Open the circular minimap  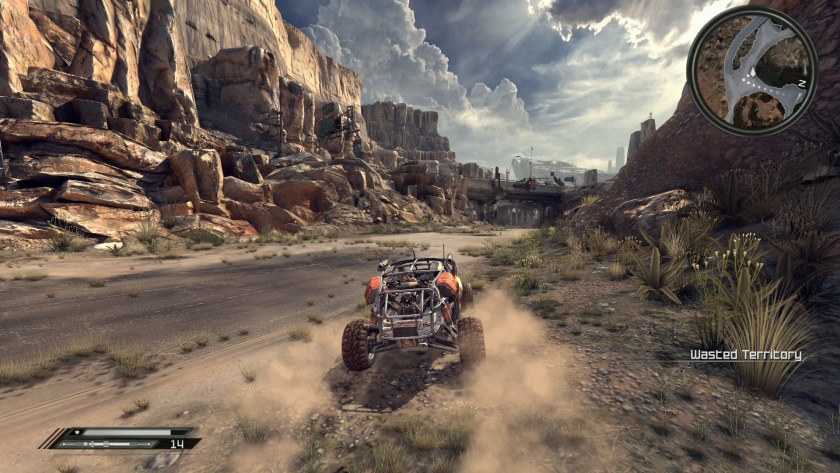pos(752,71)
